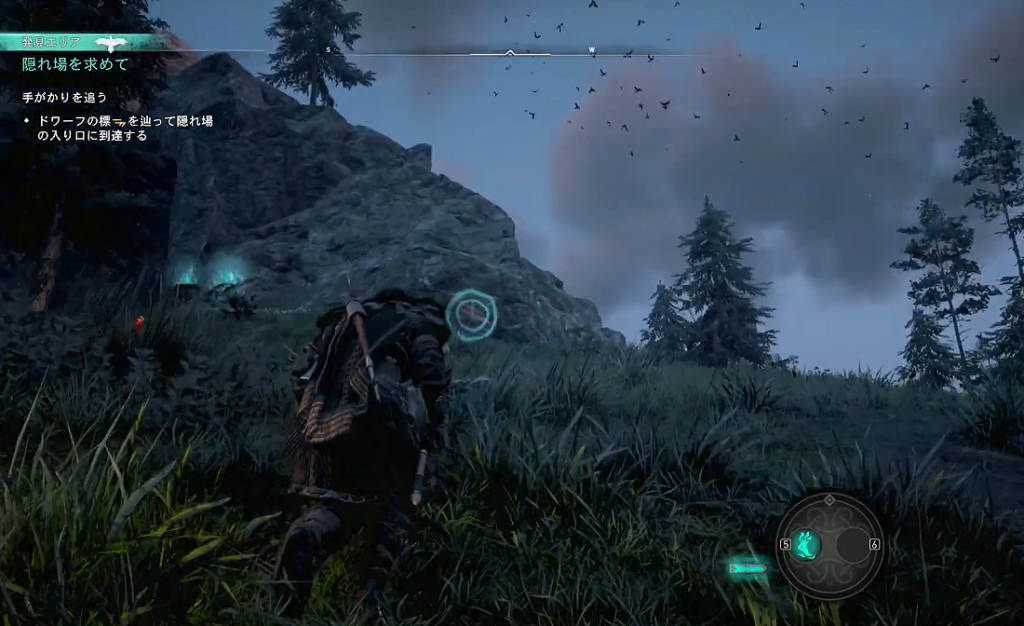Image resolution: width=1024 pixels, height=626 pixels.
Task: Select the glowing cyan arrow indicator
Action: (x=748, y=569)
